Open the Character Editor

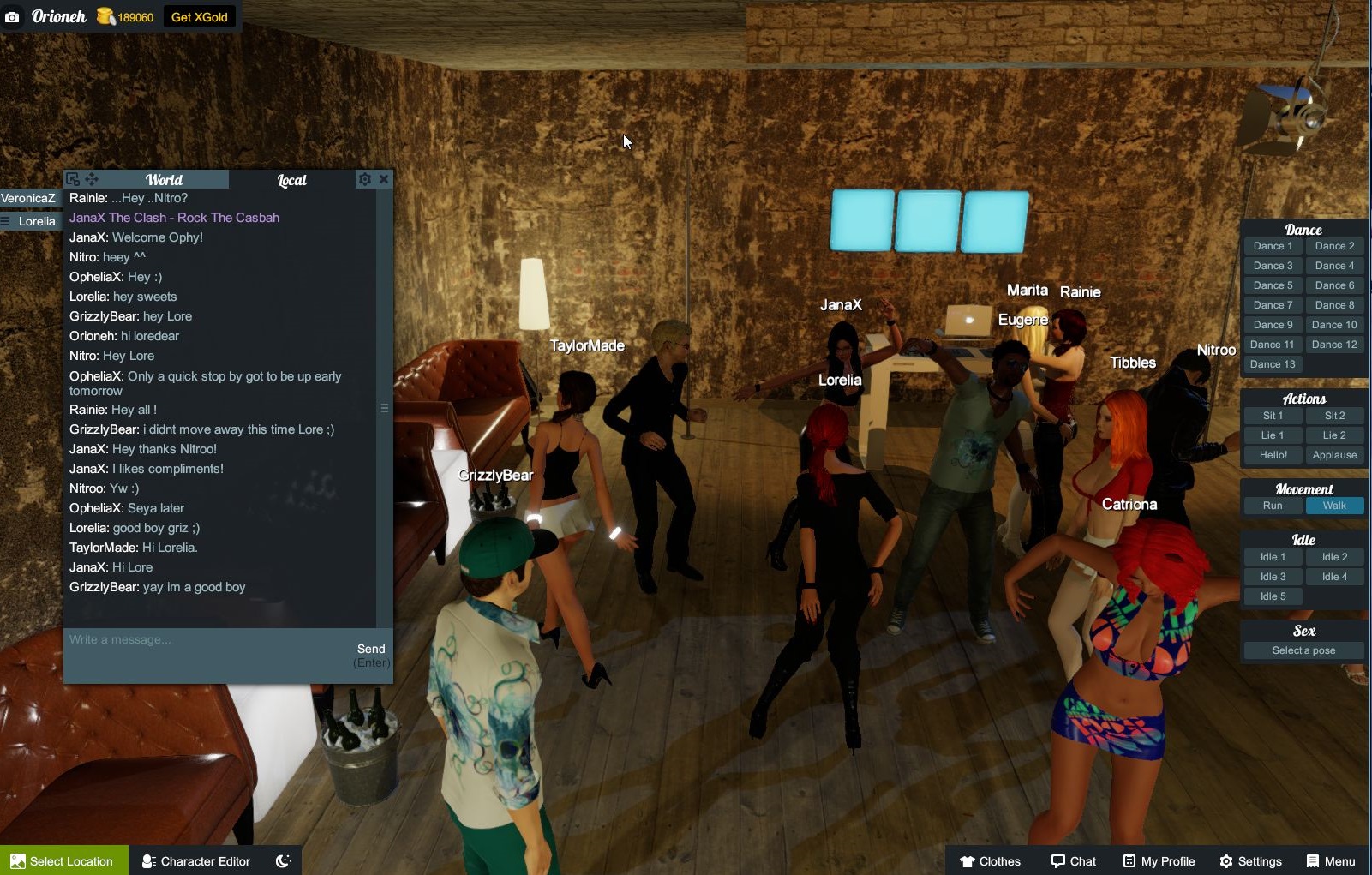click(195, 860)
